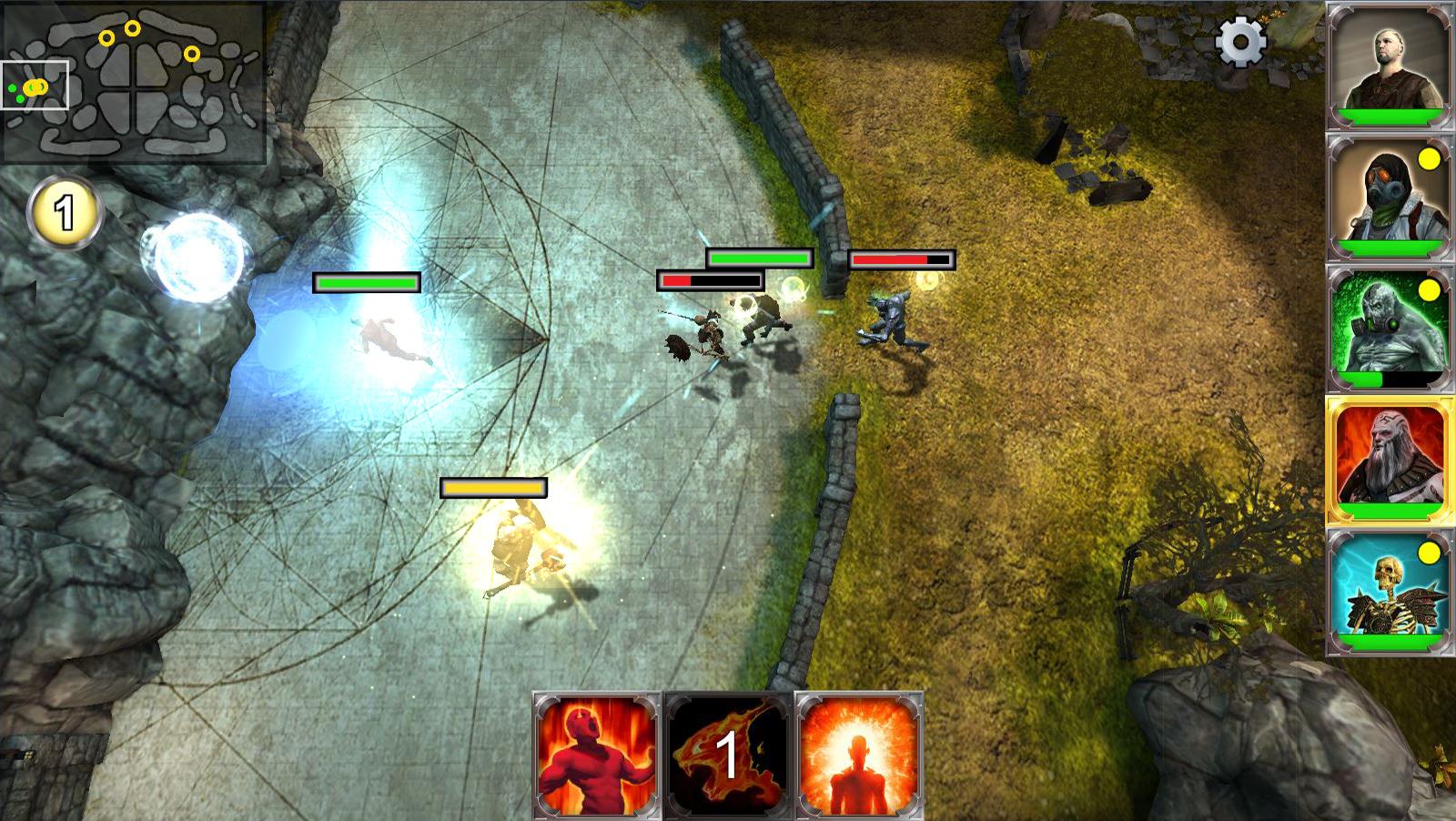Cast the fire whip skill on cooldown

(726, 755)
